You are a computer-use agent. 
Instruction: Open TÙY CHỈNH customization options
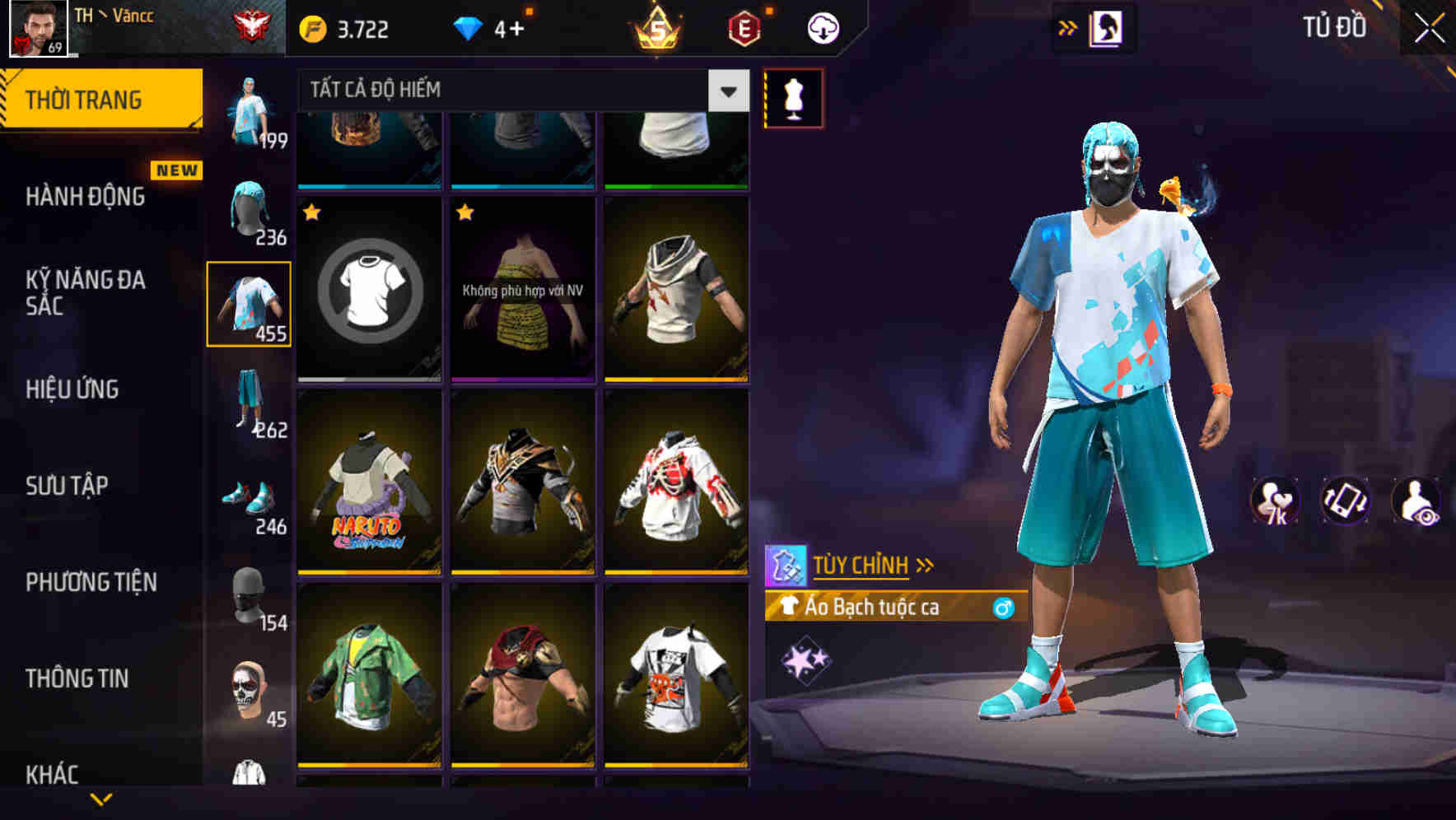point(864,564)
